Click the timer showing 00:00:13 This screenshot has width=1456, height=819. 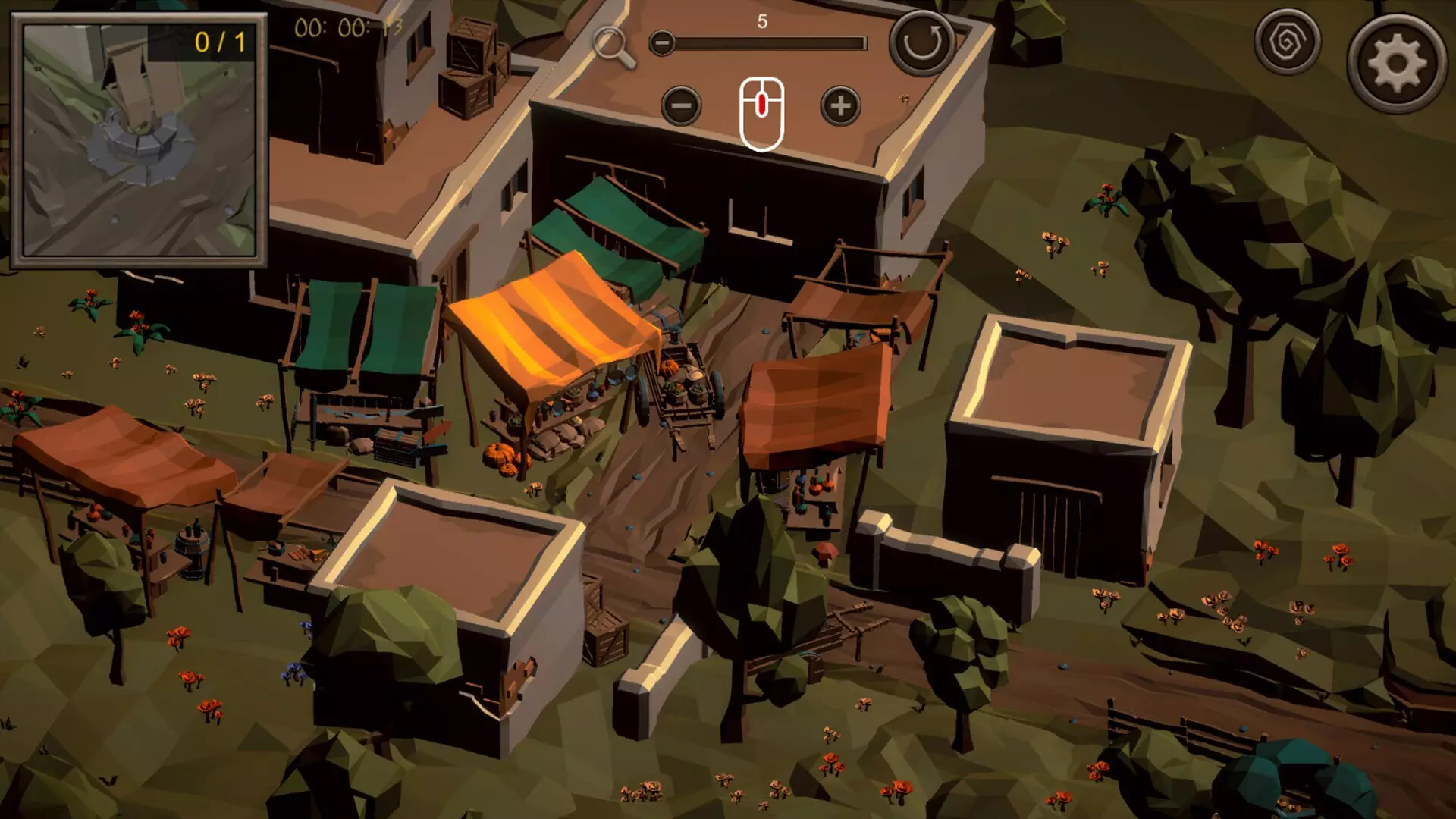(349, 29)
